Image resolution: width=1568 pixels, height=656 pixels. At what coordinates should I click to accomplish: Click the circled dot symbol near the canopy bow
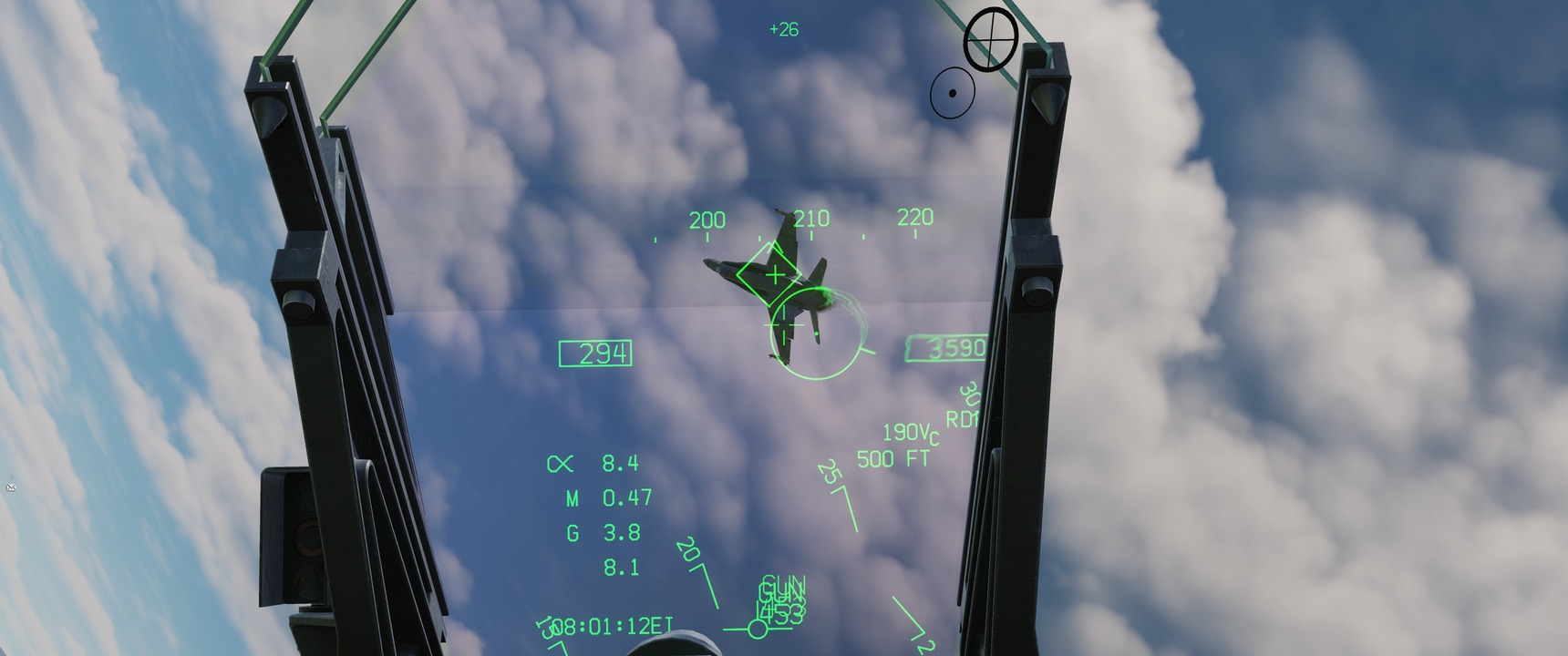coord(952,90)
